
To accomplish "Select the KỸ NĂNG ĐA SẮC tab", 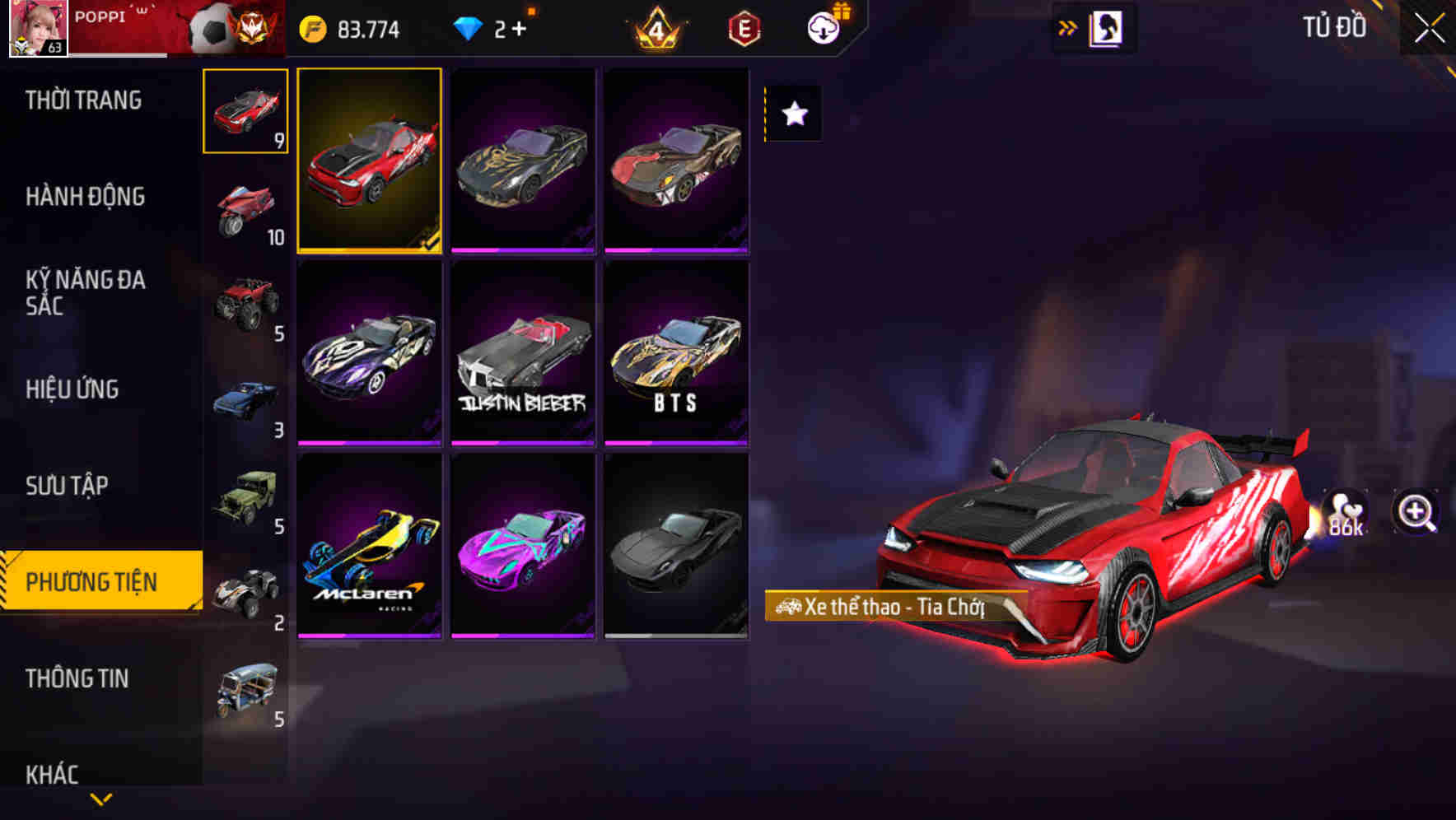I will click(86, 293).
